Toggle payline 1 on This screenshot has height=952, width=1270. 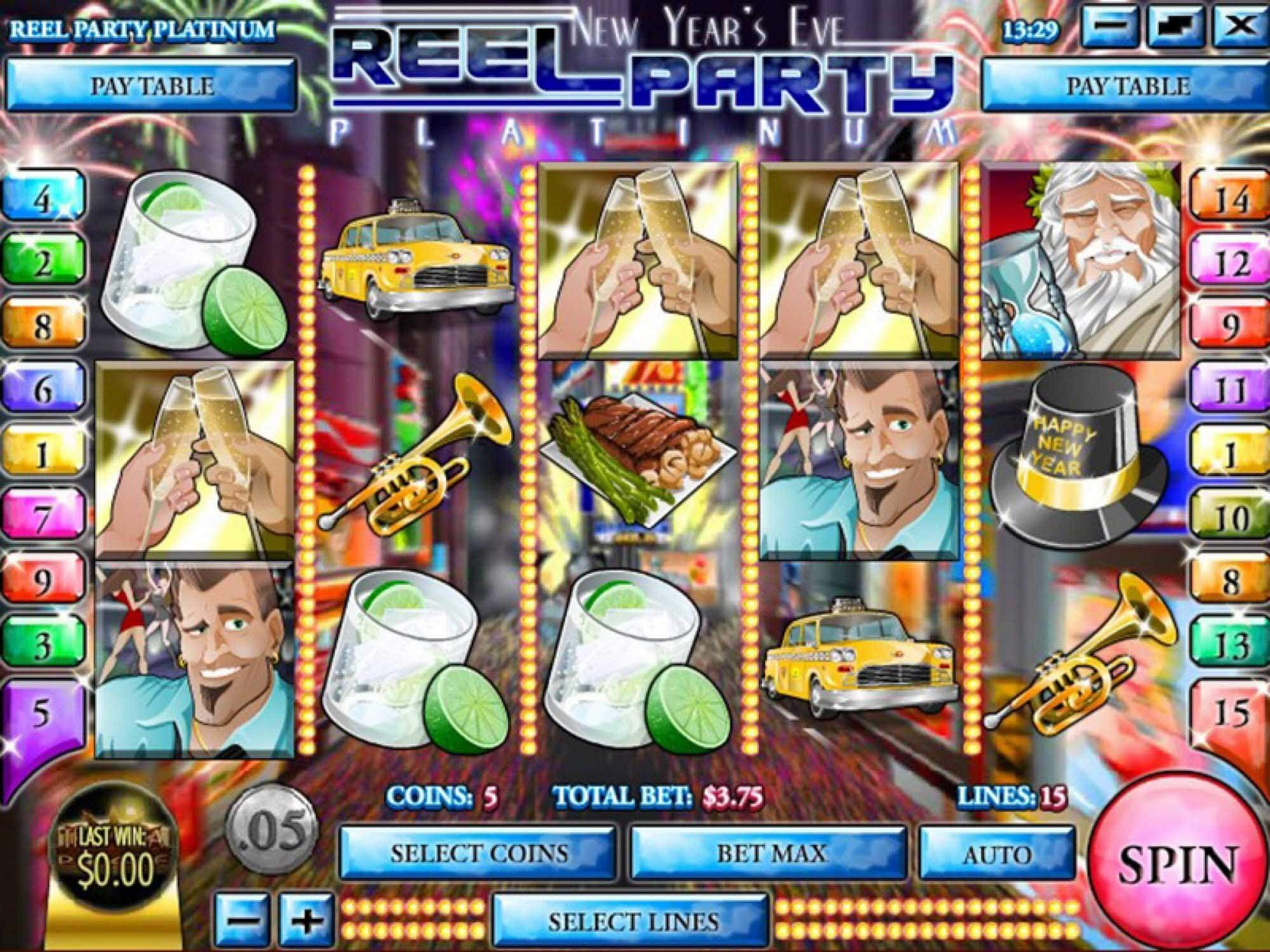tap(43, 449)
